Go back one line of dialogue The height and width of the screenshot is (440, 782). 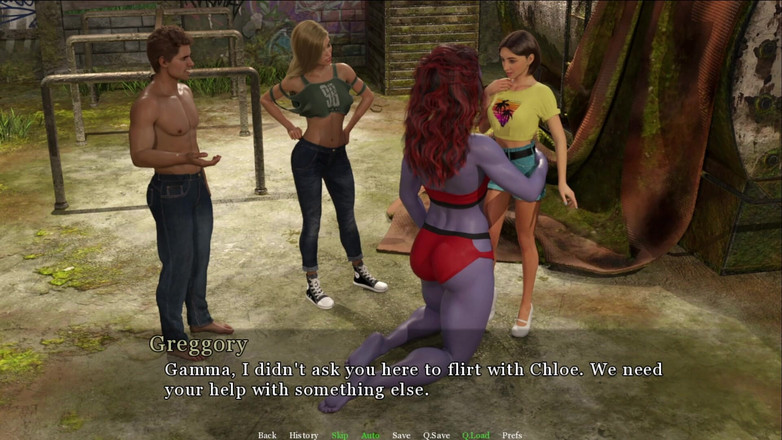[x=267, y=435]
